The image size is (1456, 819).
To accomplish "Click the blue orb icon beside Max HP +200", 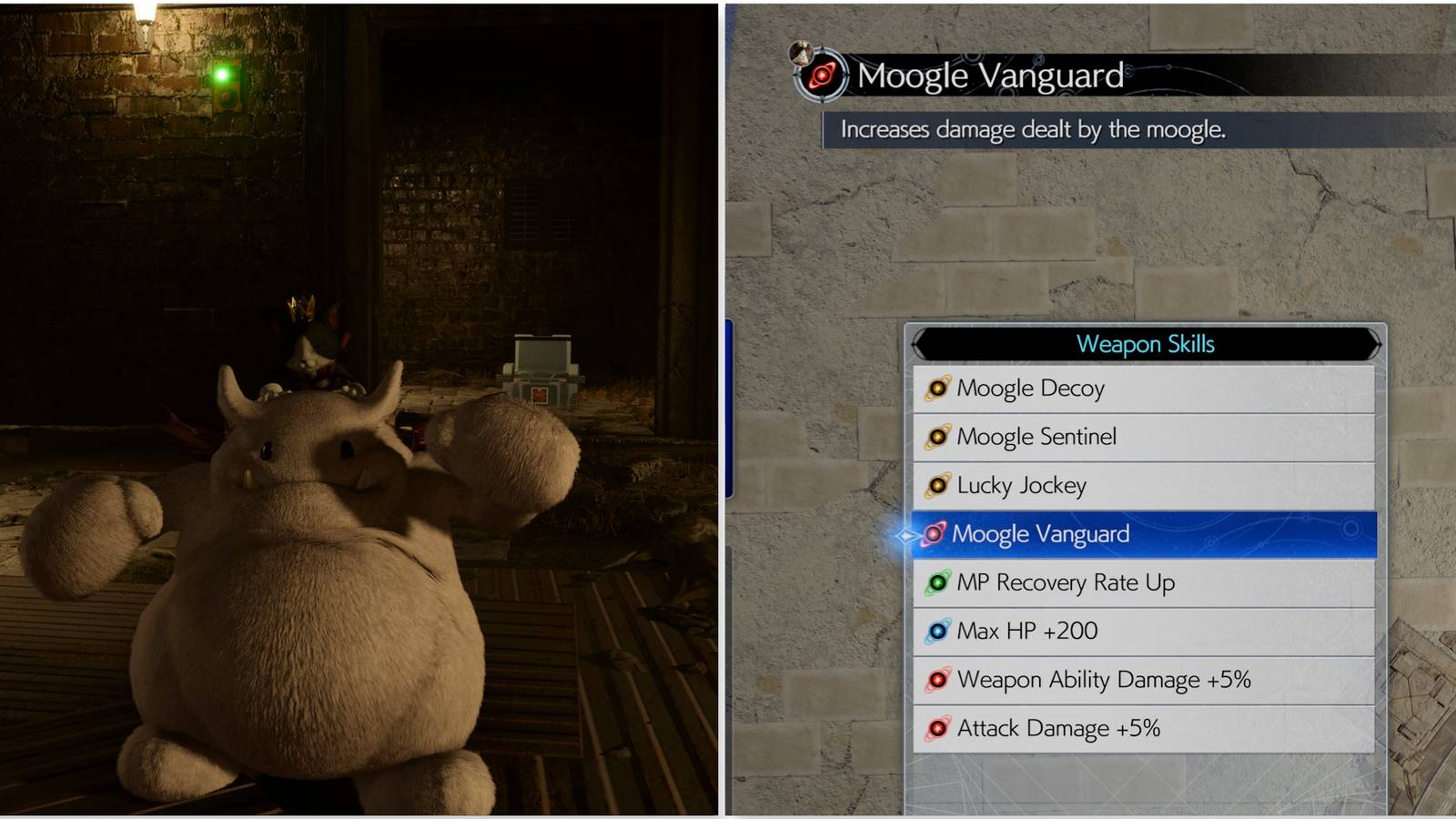I will [x=939, y=631].
